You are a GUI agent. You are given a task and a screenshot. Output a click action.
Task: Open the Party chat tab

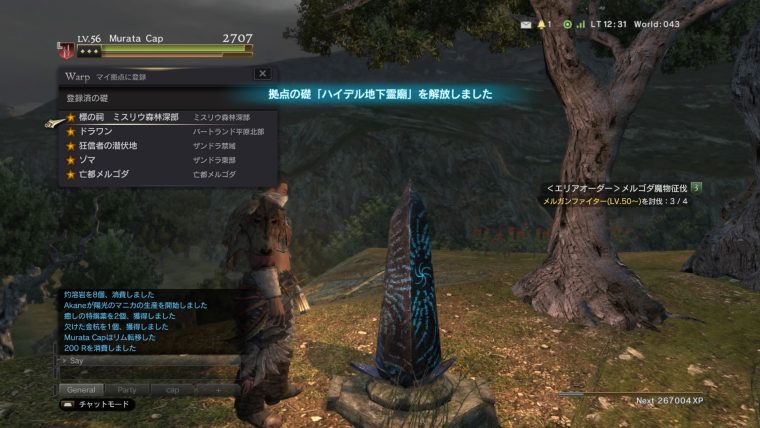127,389
